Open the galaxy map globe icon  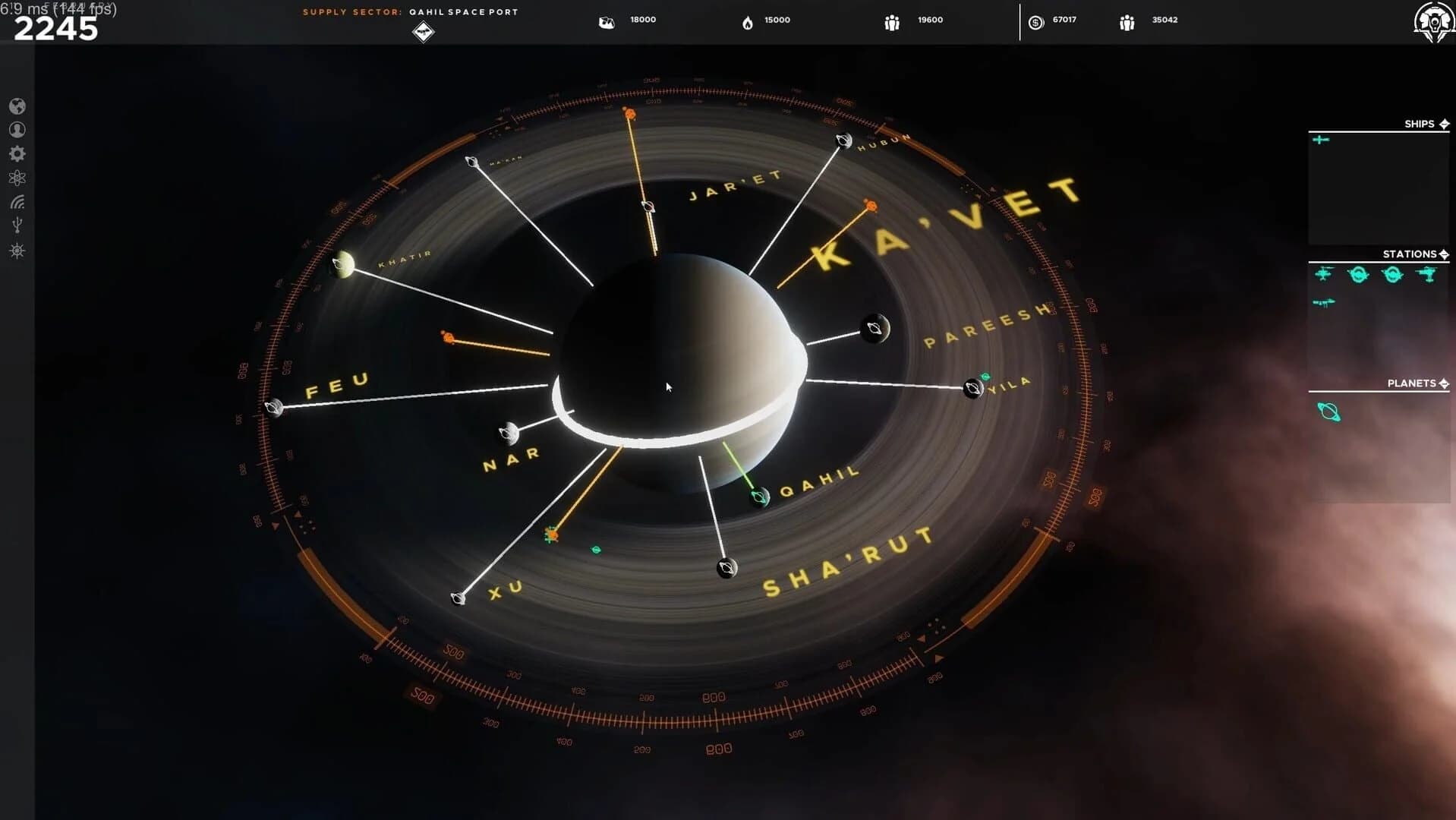(x=17, y=106)
